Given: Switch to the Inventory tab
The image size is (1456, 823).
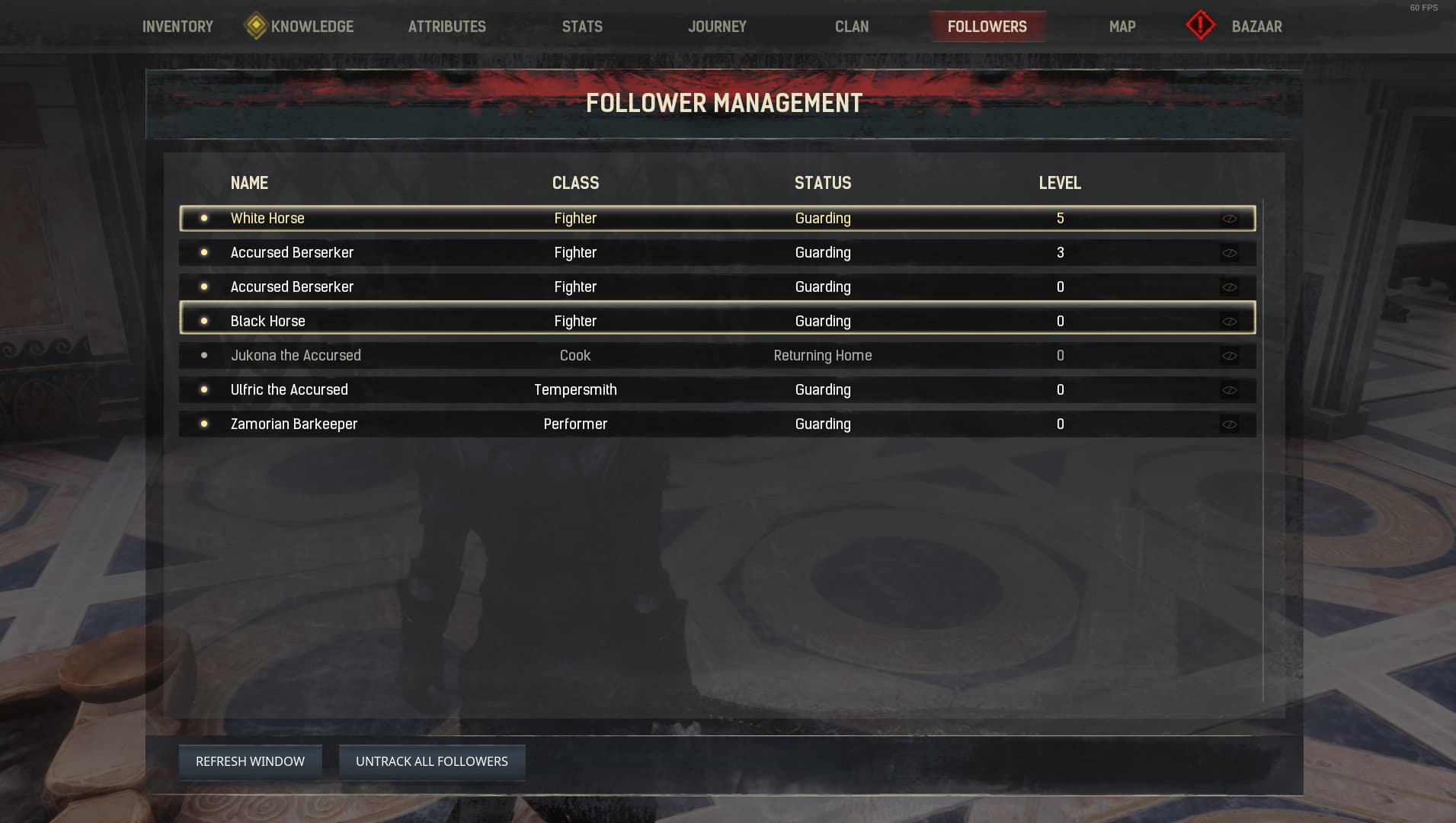Looking at the screenshot, I should [x=177, y=26].
